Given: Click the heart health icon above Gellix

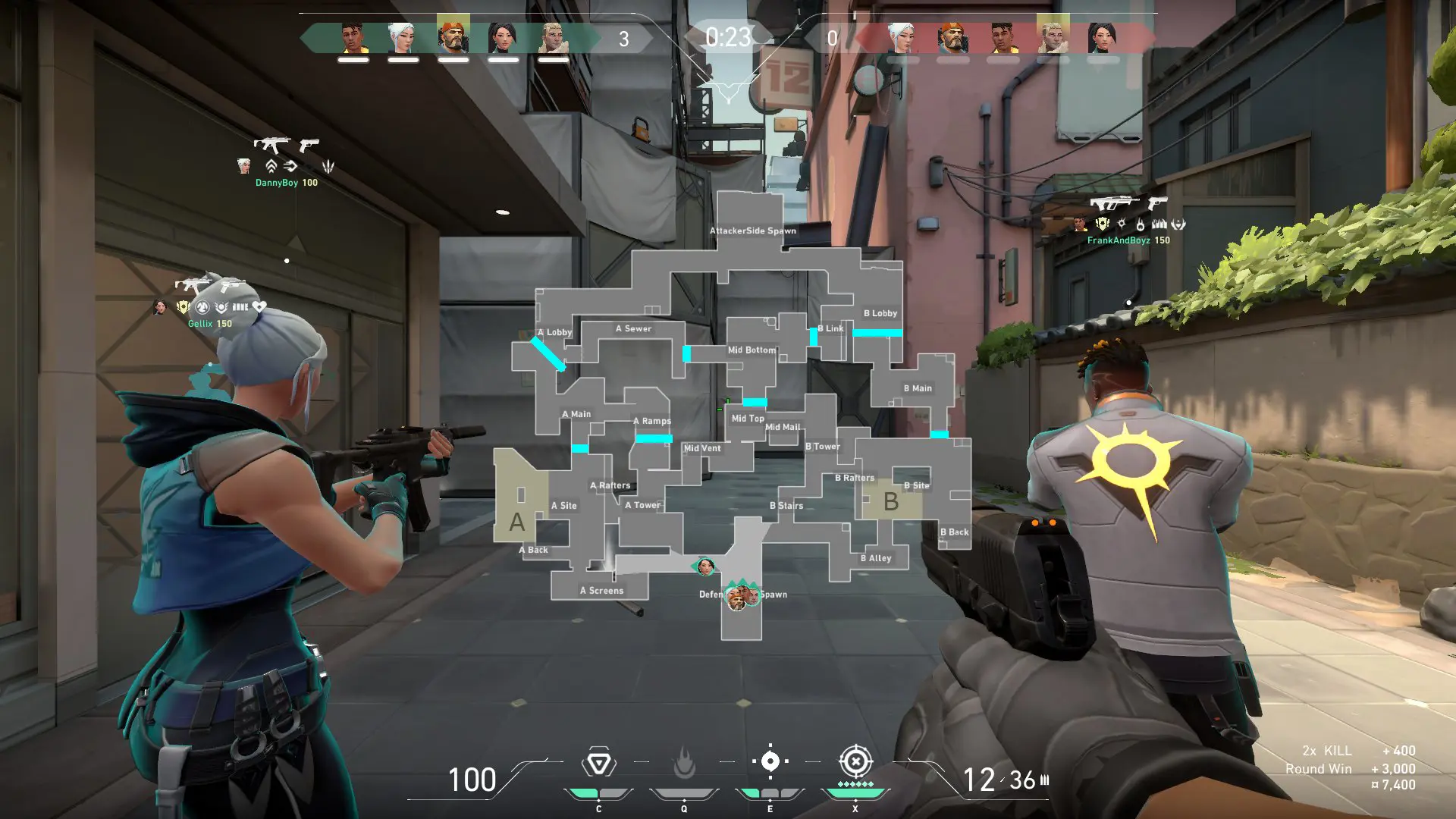Looking at the screenshot, I should tap(259, 306).
